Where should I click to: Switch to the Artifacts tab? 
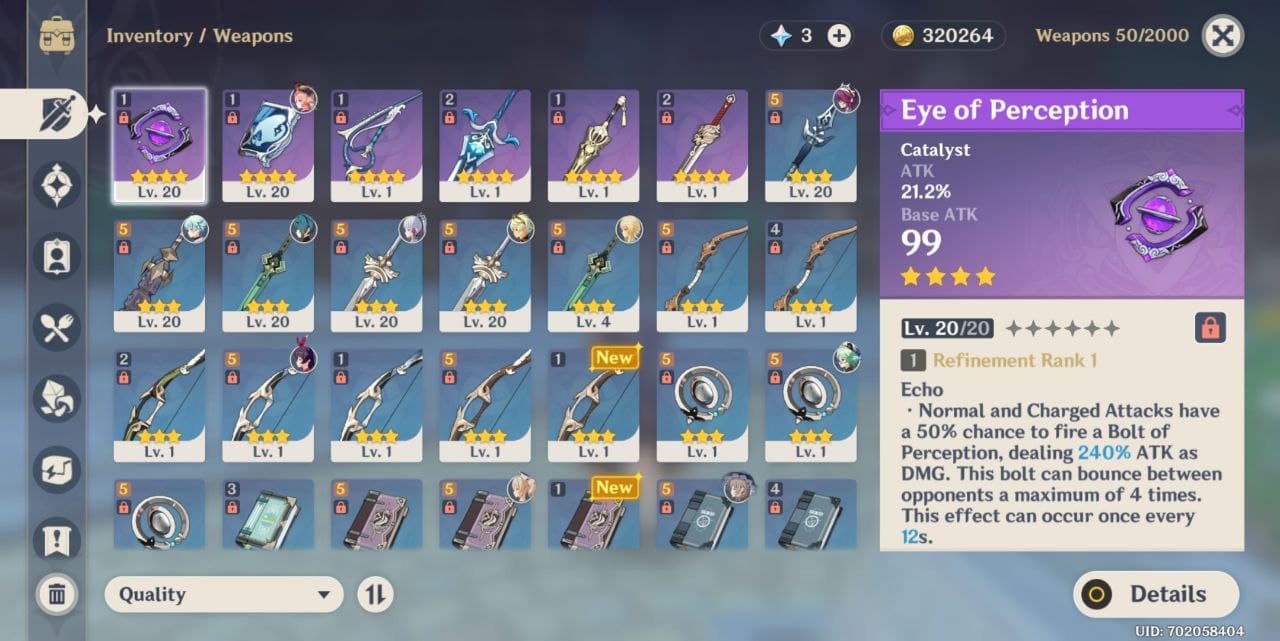(56, 185)
